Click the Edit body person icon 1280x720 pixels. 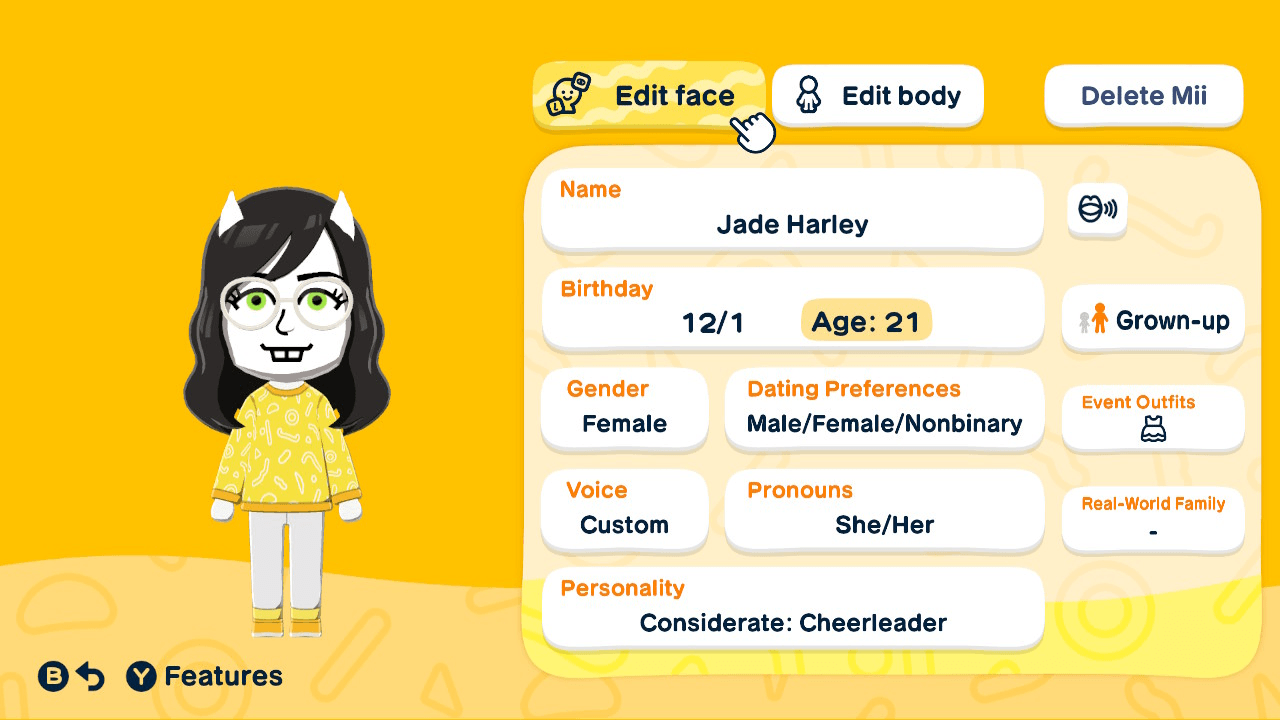808,95
